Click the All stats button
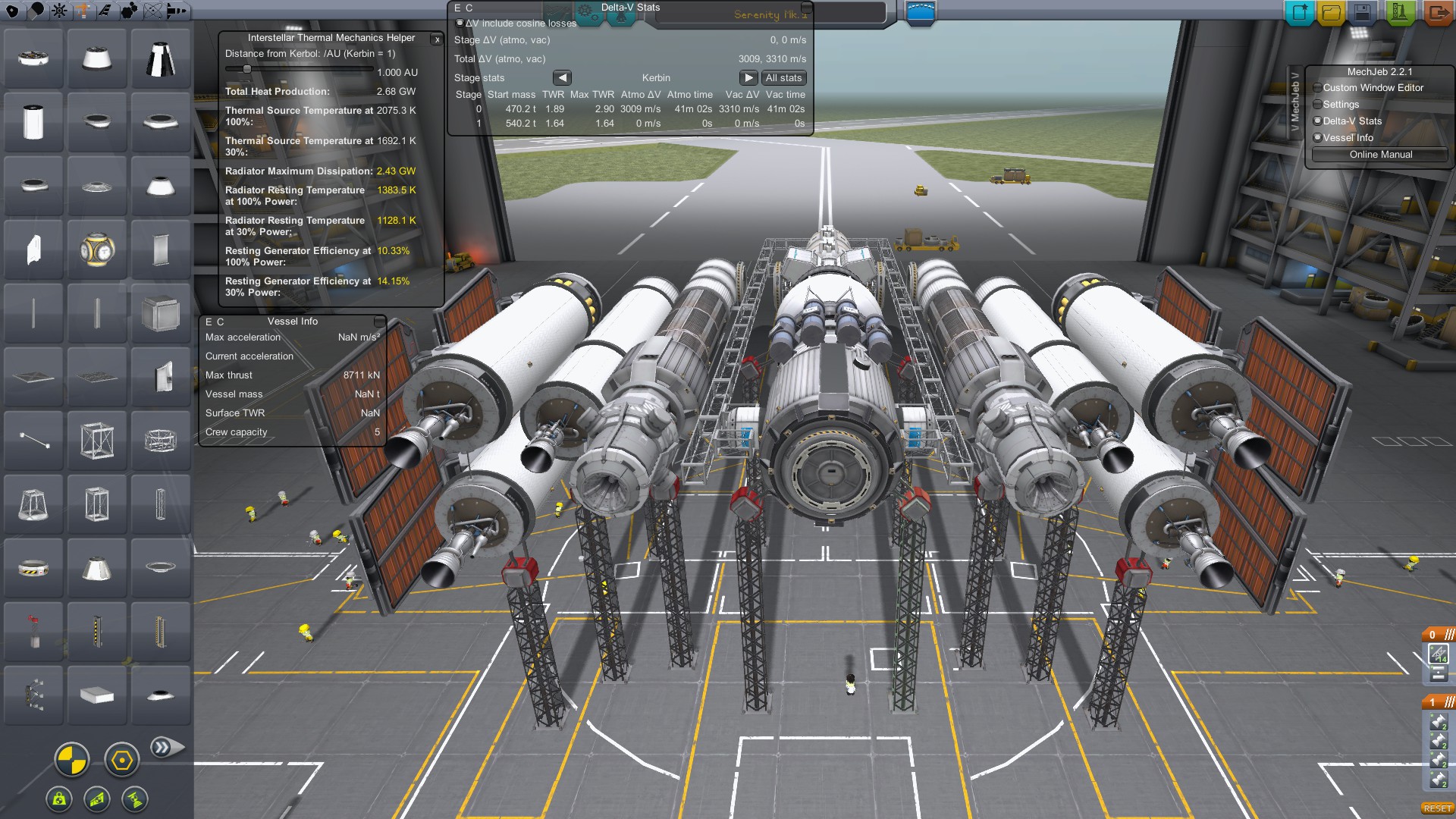Screen dimensions: 1456x819 [x=783, y=78]
